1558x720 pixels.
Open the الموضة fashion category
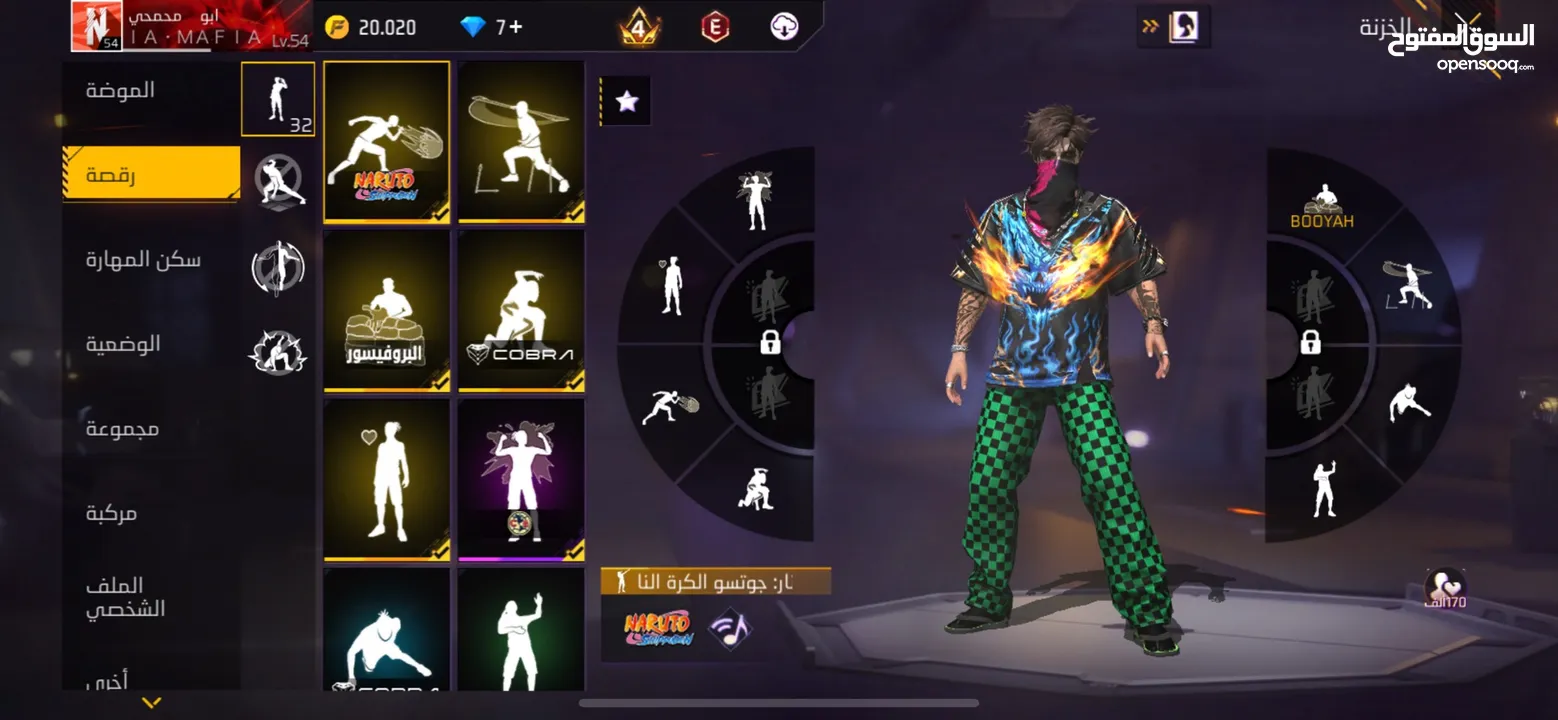coord(121,91)
